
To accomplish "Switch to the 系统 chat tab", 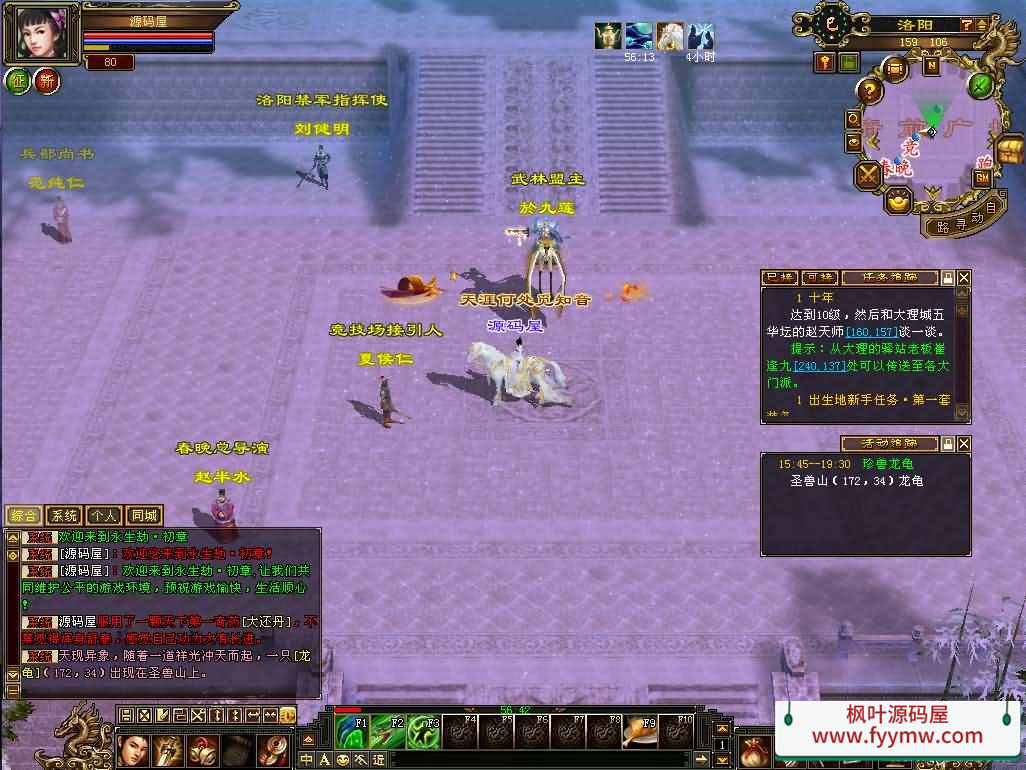I will point(65,516).
